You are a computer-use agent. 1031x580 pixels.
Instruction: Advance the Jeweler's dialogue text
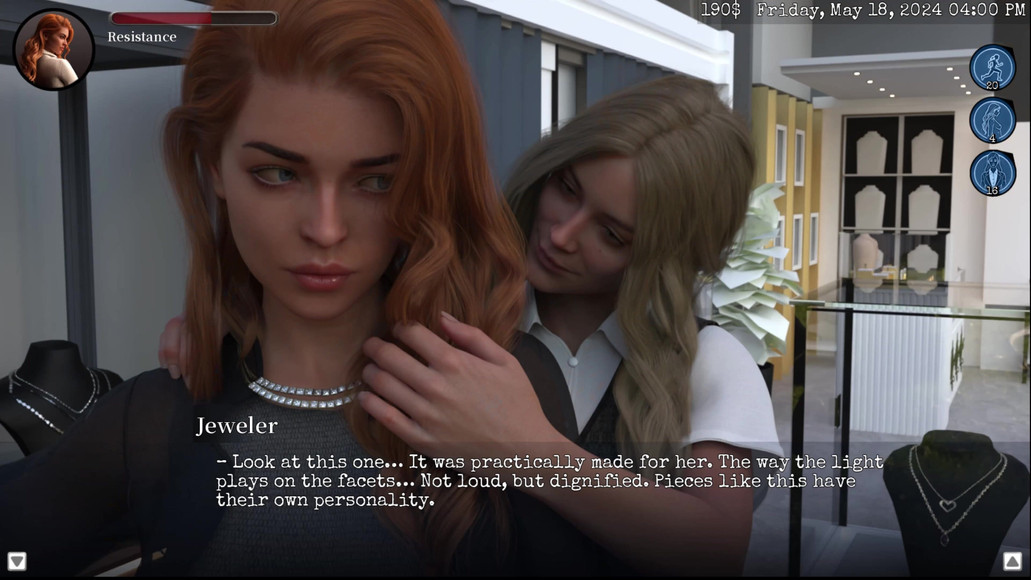[550, 481]
